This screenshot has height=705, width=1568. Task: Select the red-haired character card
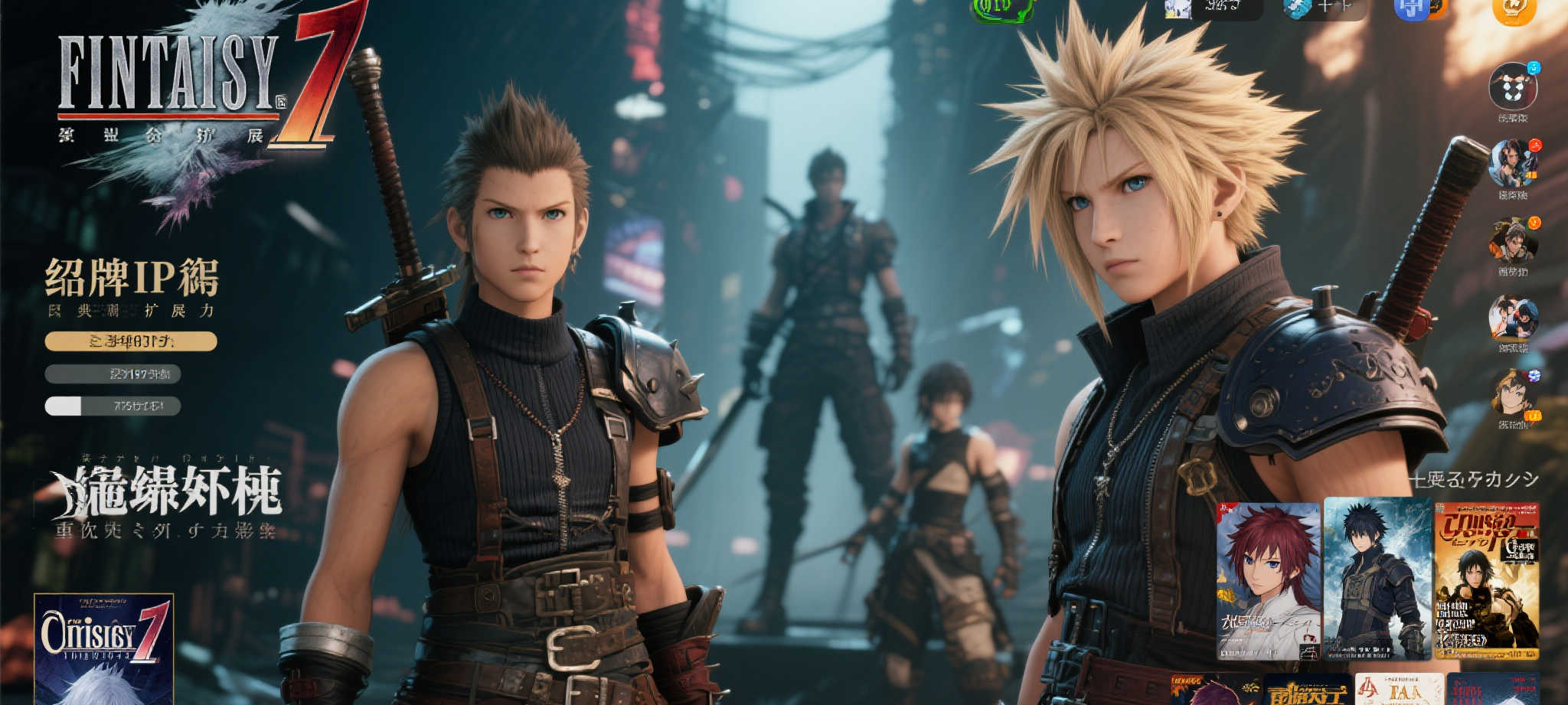tap(1269, 581)
